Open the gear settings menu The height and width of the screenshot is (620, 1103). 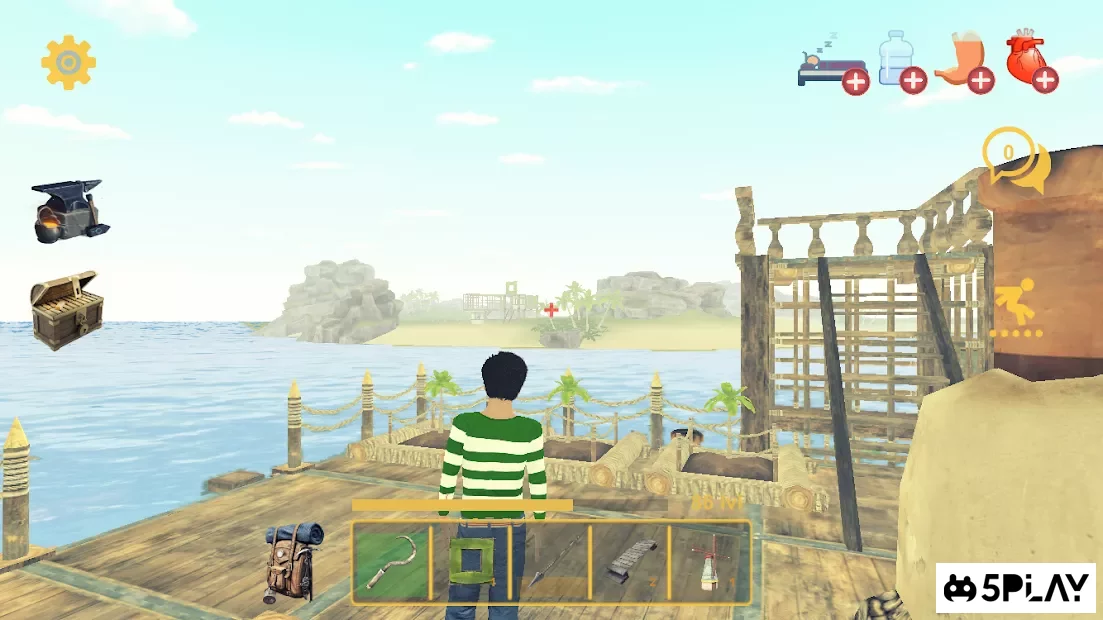tap(68, 63)
